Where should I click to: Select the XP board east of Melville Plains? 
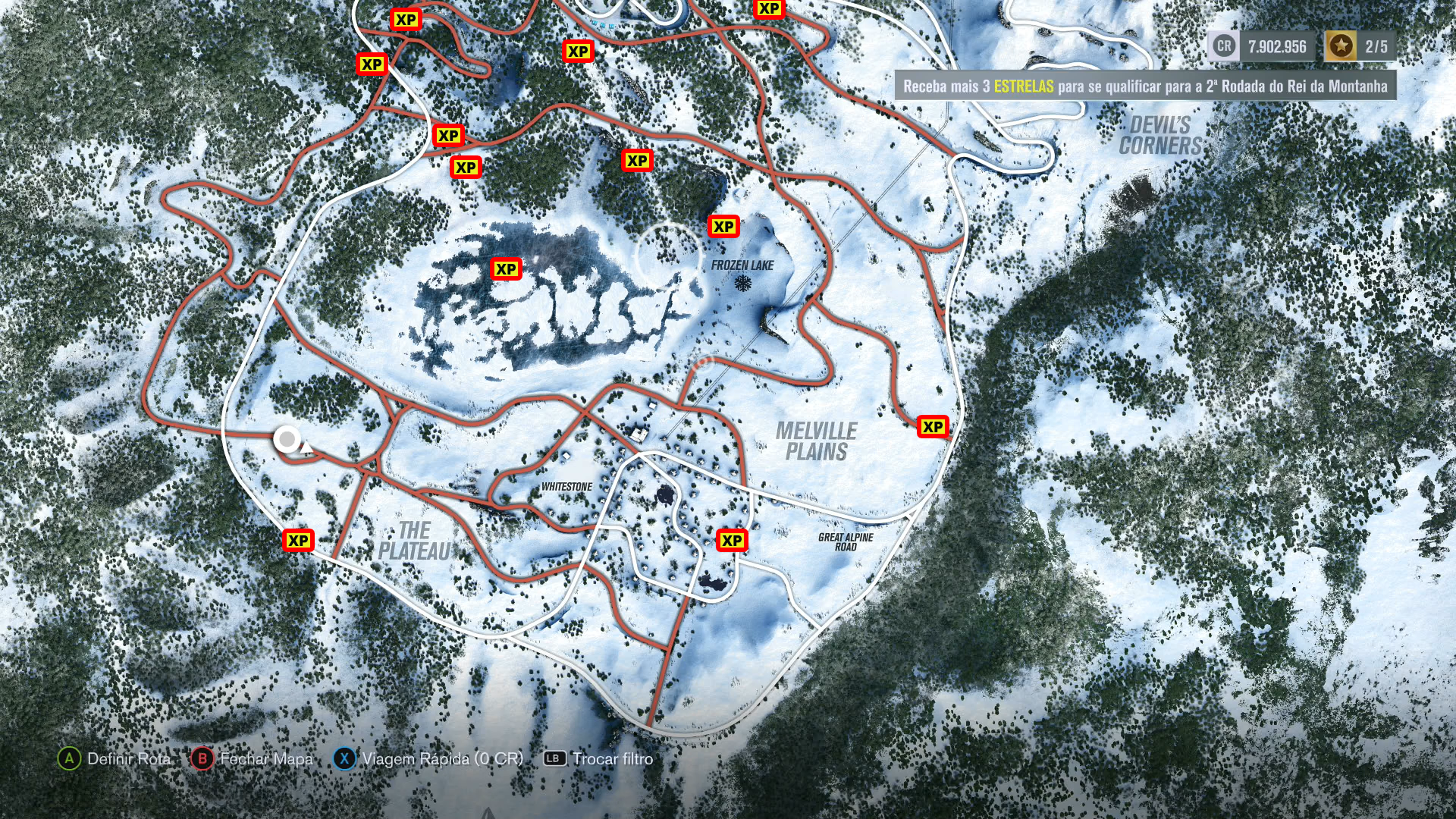(933, 427)
